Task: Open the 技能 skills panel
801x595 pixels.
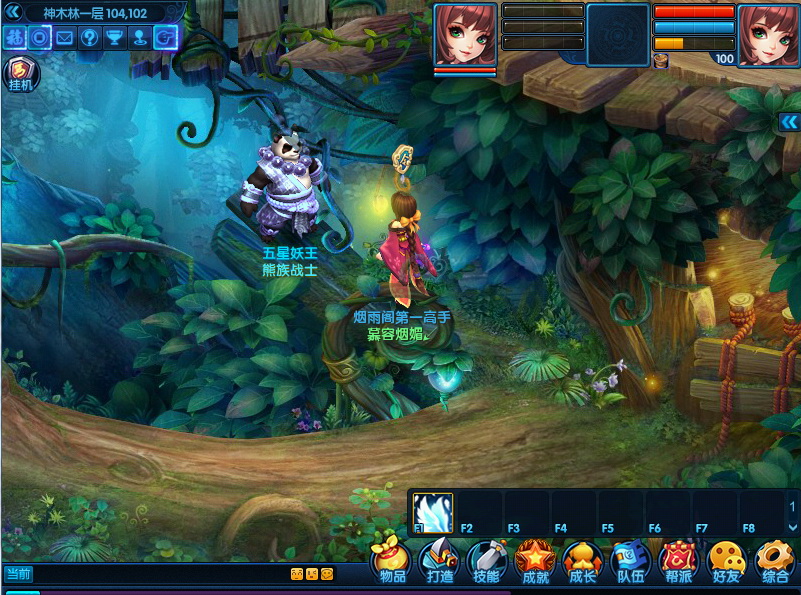Action: [x=487, y=561]
